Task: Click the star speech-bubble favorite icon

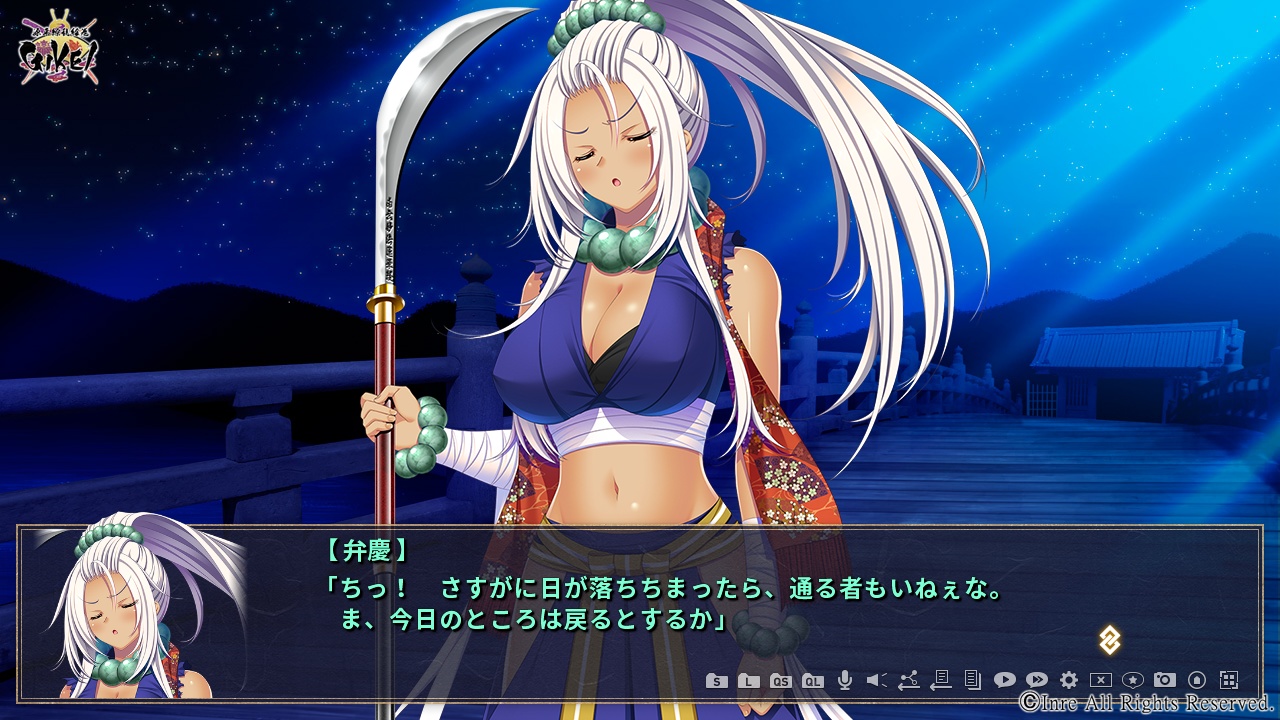Action: 1132,680
